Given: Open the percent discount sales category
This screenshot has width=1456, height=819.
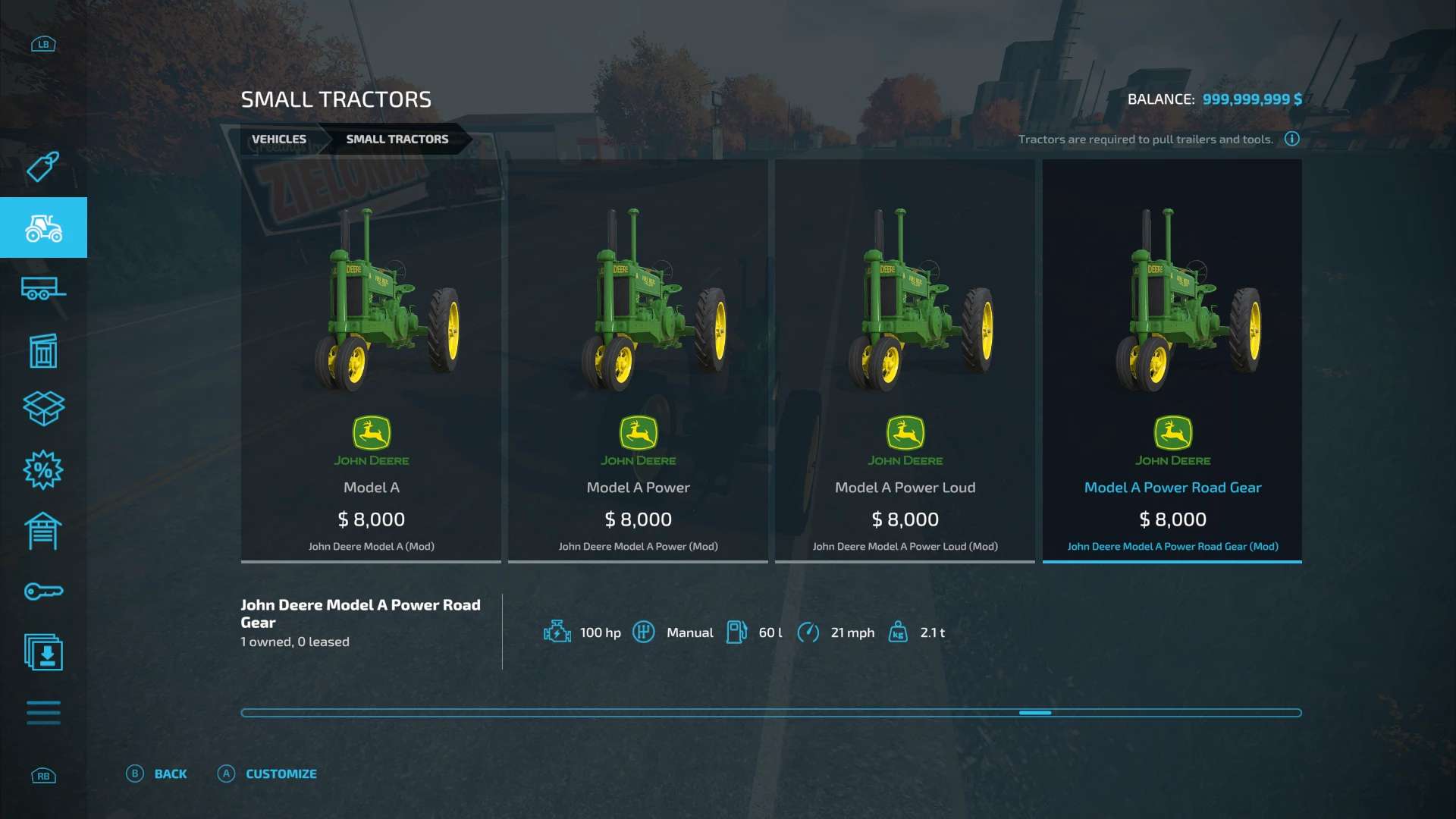Looking at the screenshot, I should coord(43,470).
